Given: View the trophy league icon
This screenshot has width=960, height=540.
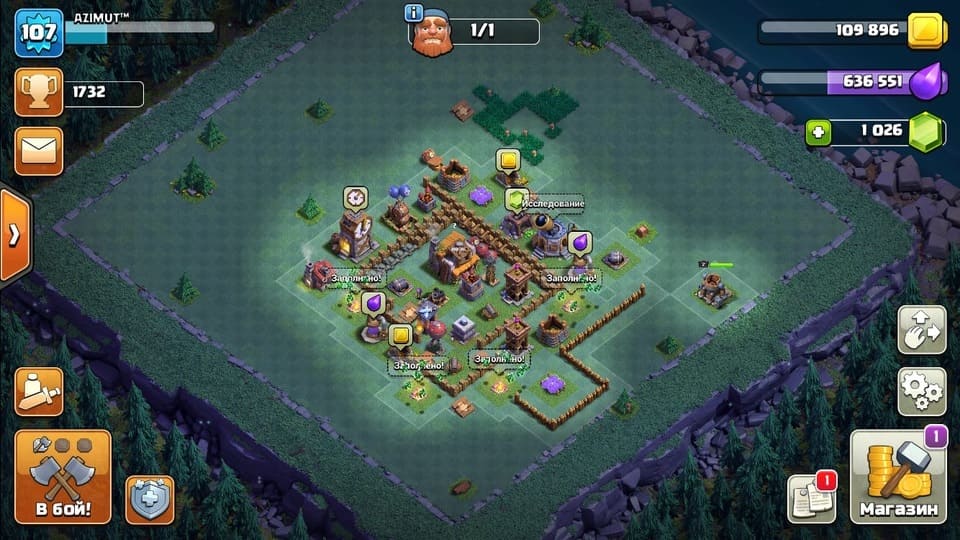Looking at the screenshot, I should tap(38, 94).
